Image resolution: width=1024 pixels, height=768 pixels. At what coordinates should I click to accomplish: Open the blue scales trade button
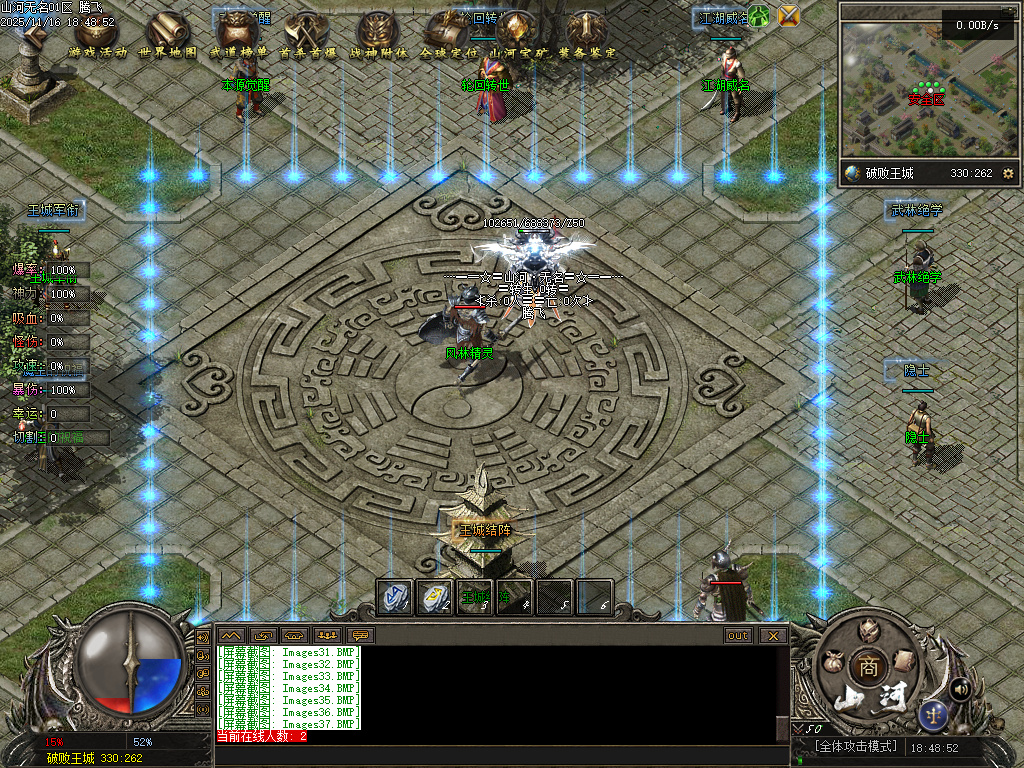click(x=935, y=713)
